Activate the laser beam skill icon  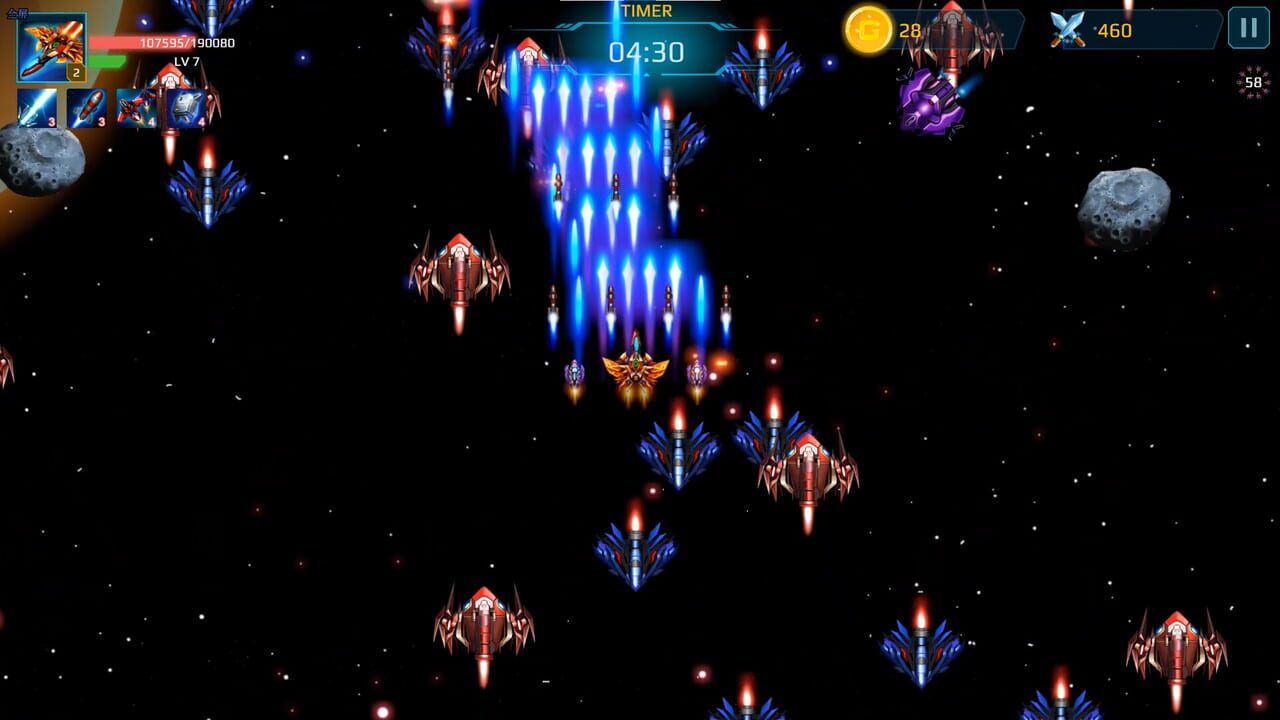[x=37, y=107]
